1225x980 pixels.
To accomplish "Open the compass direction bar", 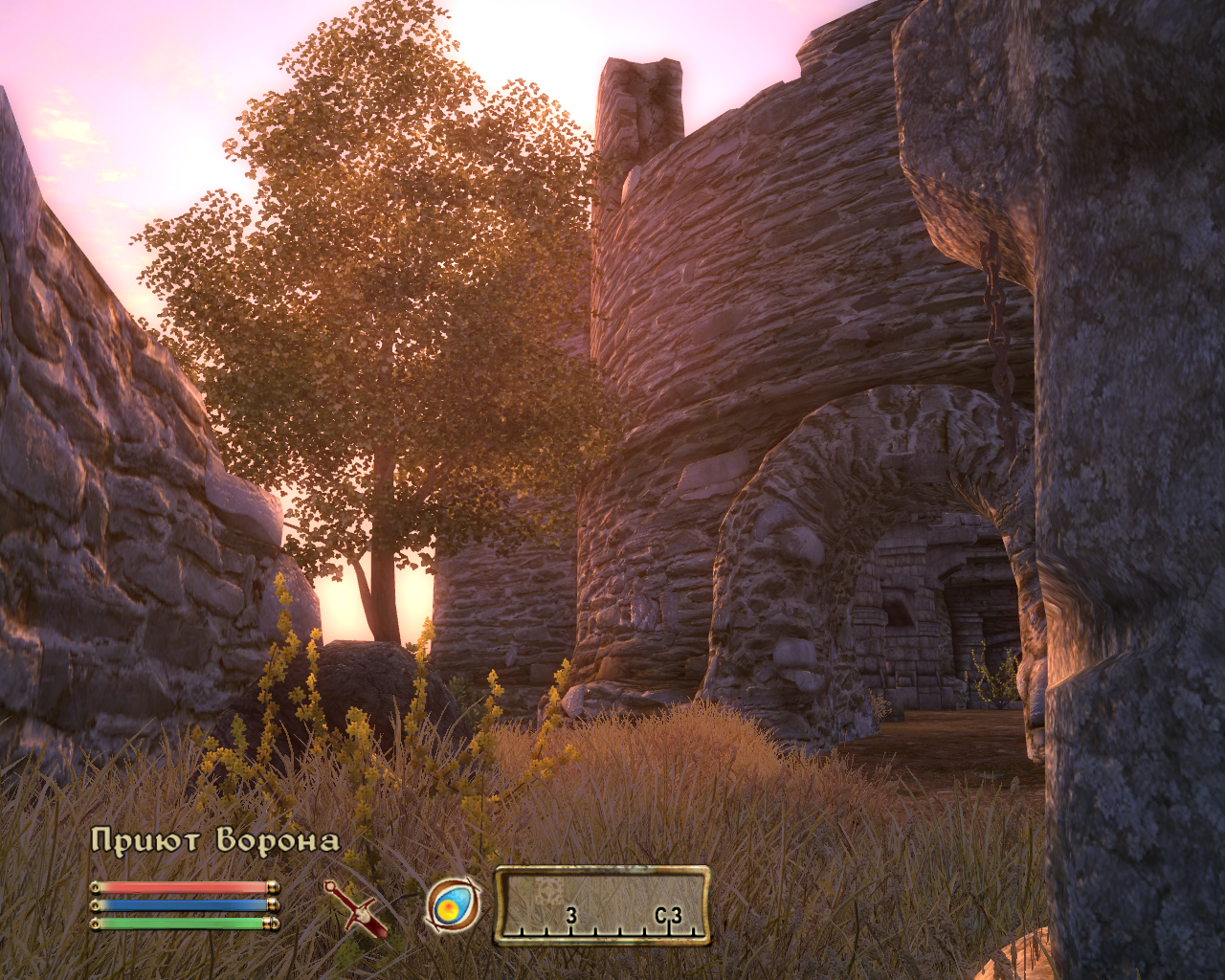I will point(602,905).
